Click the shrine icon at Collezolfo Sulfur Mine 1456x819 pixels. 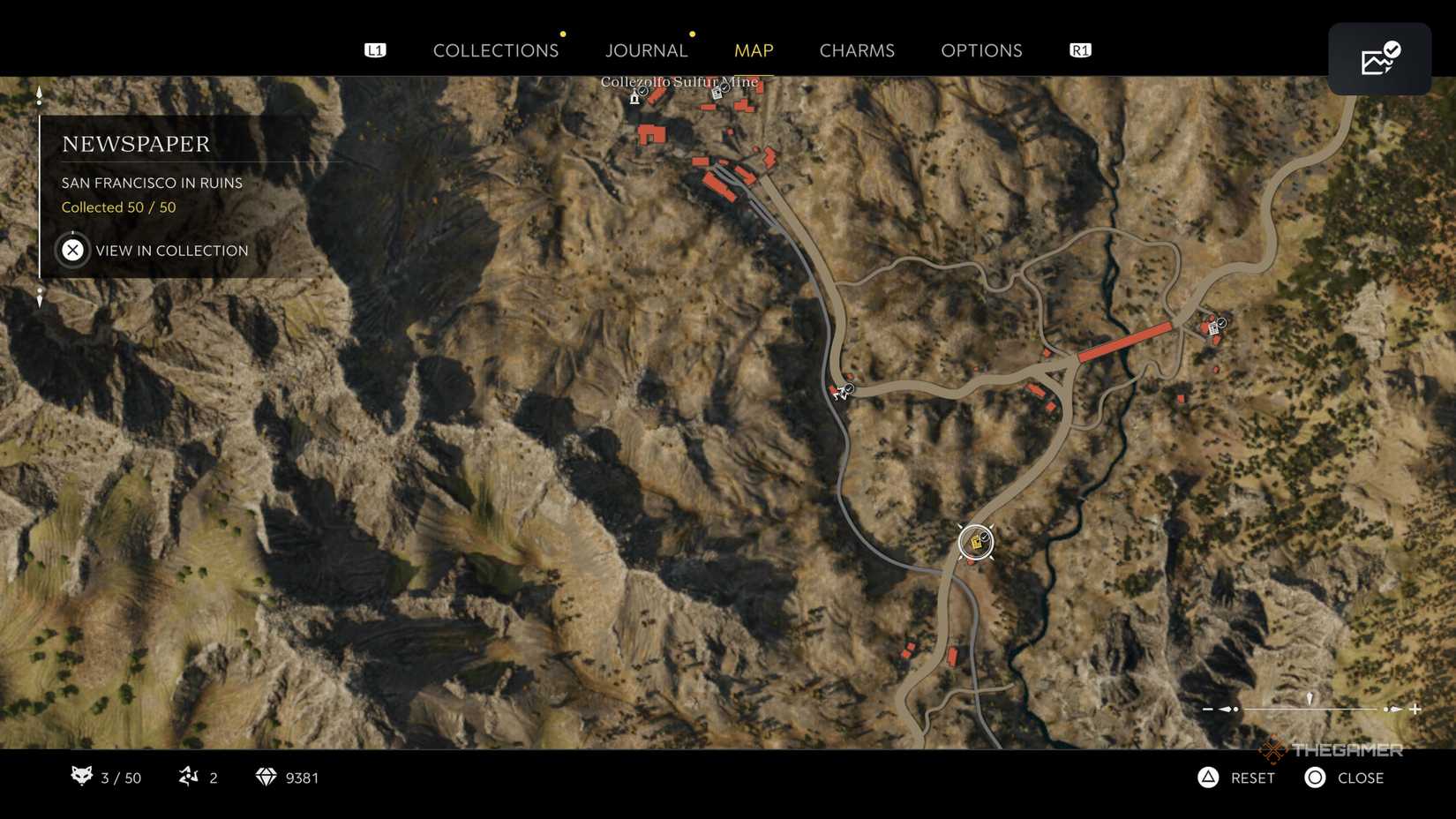634,97
